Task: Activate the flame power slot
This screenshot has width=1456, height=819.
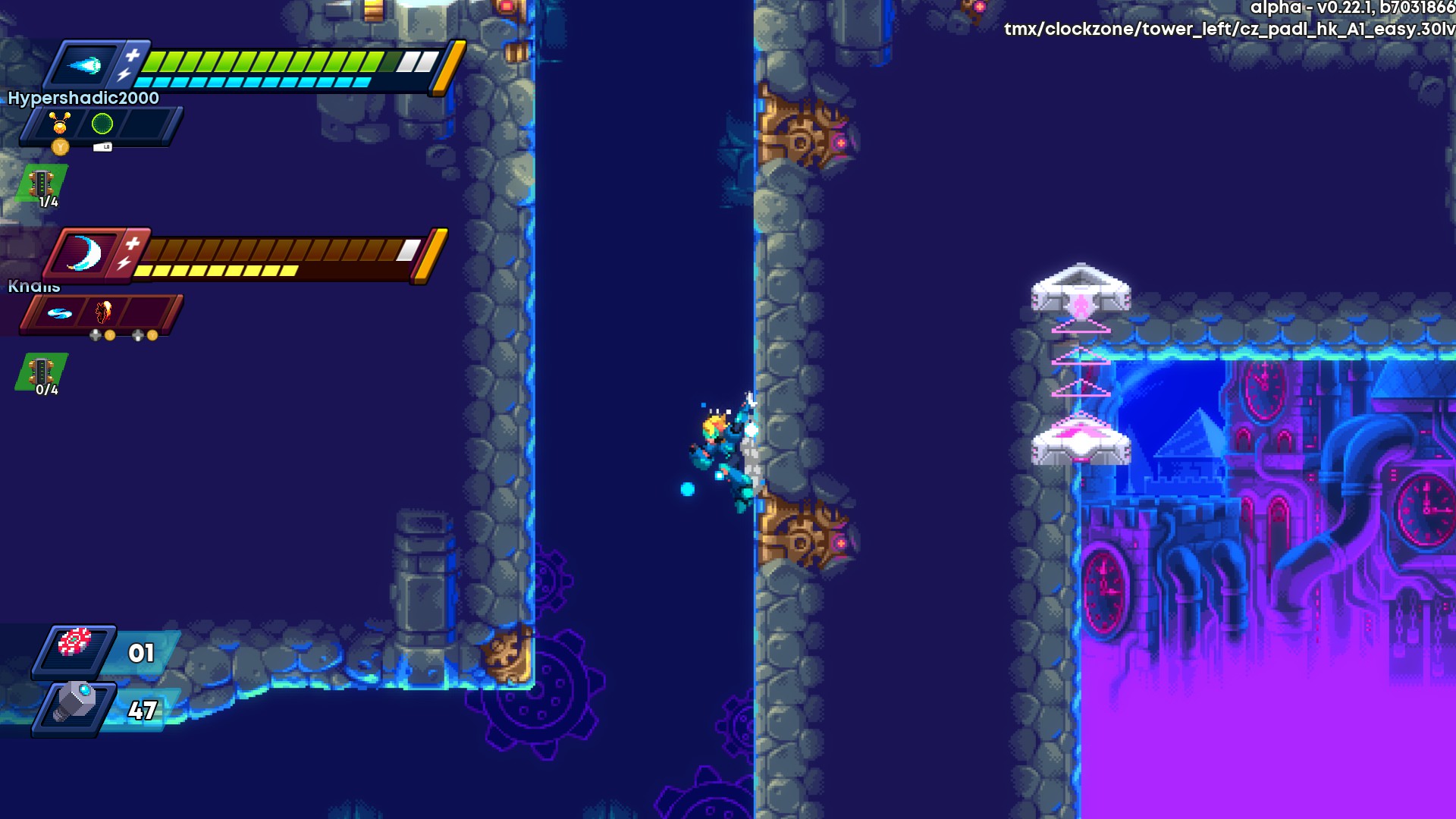Action: [x=104, y=312]
